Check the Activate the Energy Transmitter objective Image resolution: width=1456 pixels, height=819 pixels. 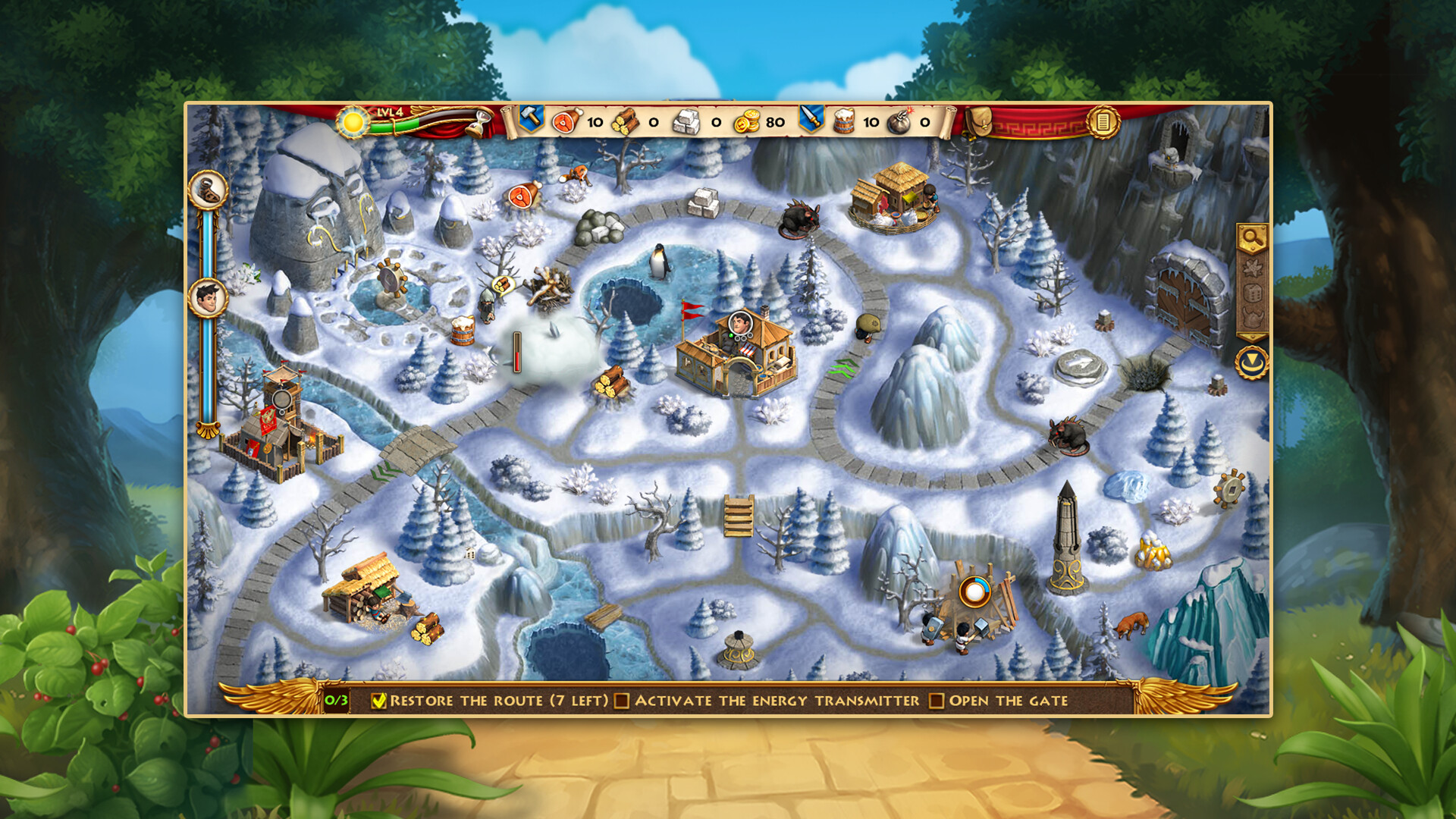623,702
